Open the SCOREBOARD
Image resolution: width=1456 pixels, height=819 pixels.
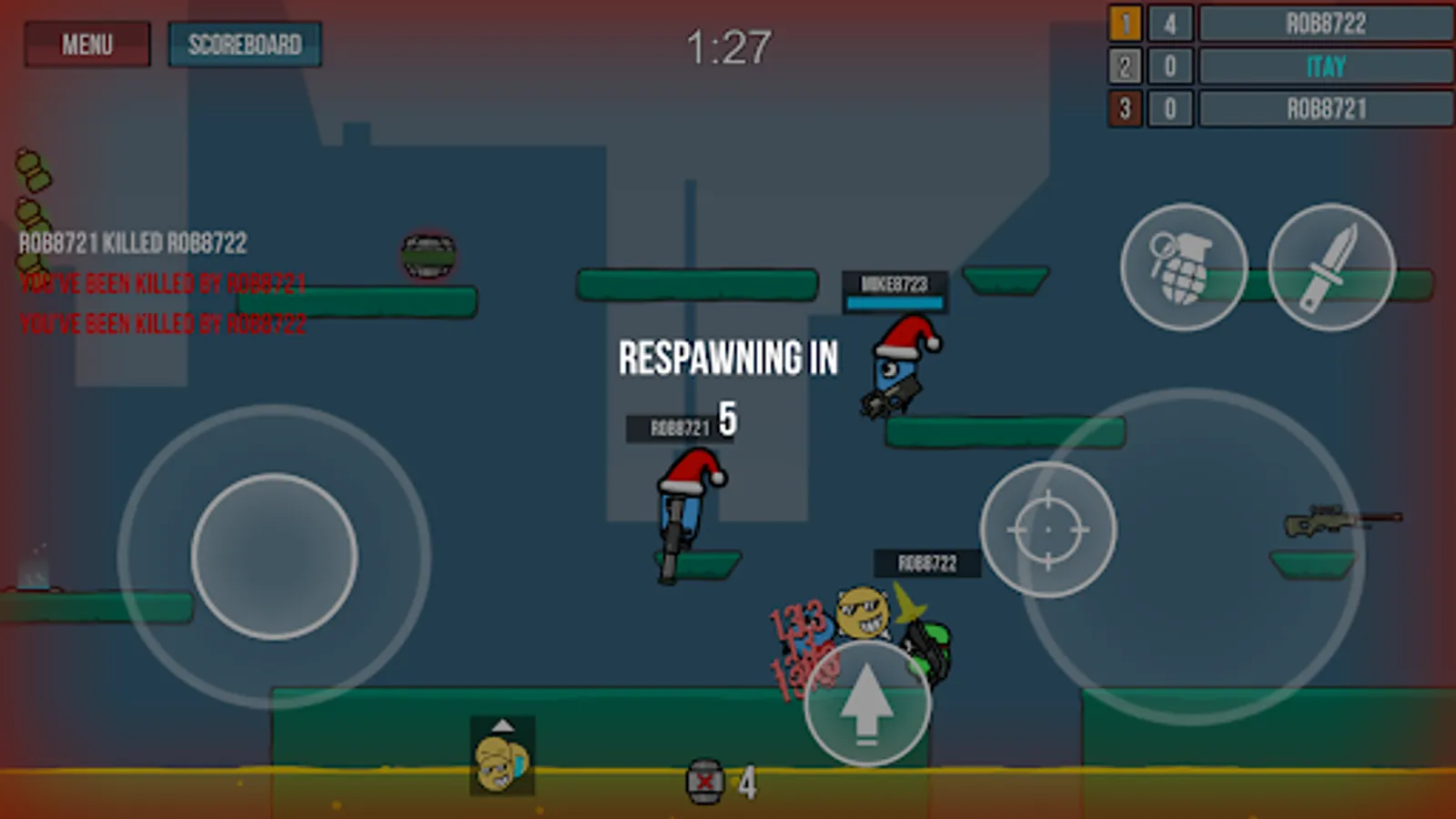point(245,45)
